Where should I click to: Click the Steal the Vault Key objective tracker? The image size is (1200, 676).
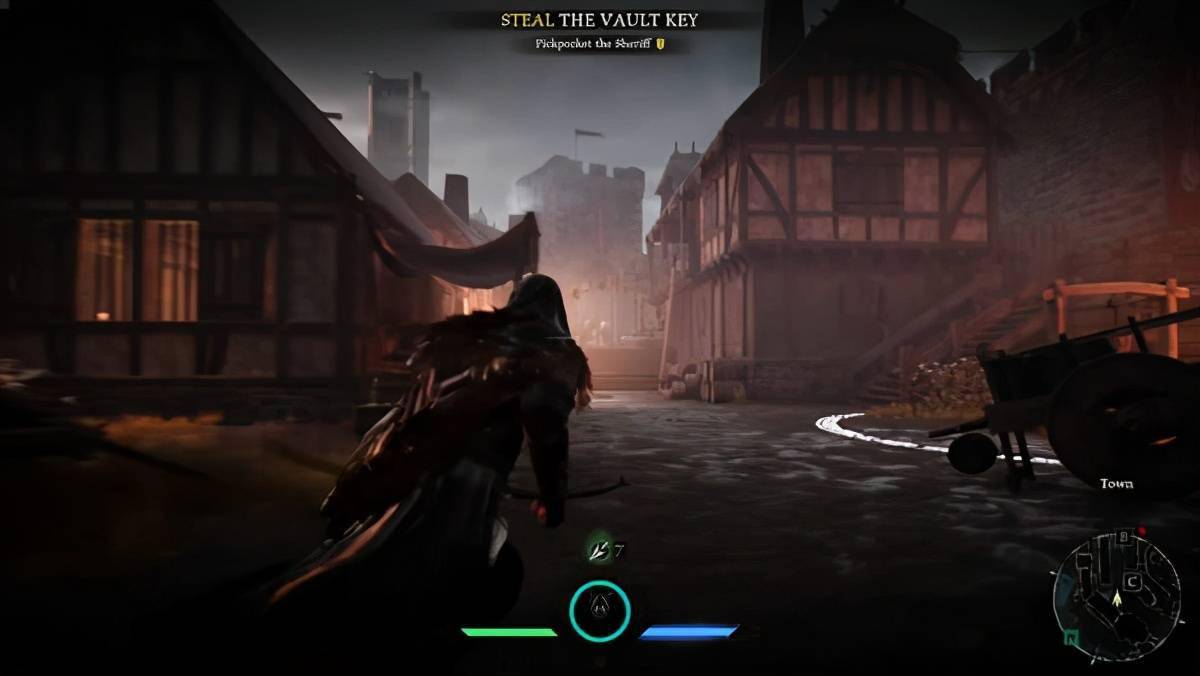pyautogui.click(x=600, y=20)
